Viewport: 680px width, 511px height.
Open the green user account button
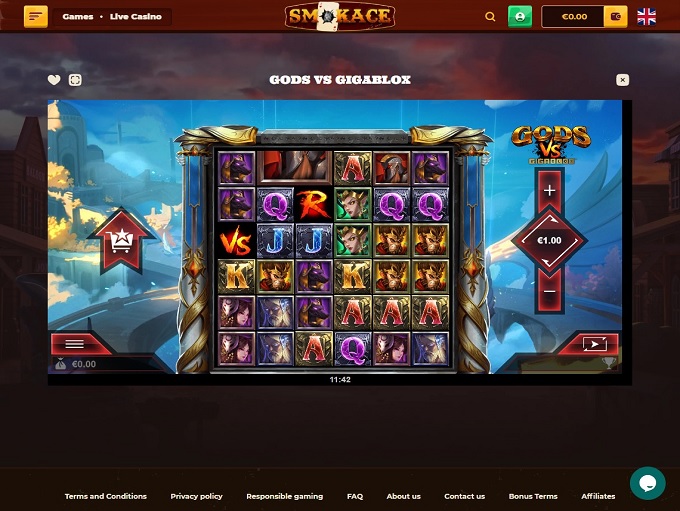(x=520, y=16)
